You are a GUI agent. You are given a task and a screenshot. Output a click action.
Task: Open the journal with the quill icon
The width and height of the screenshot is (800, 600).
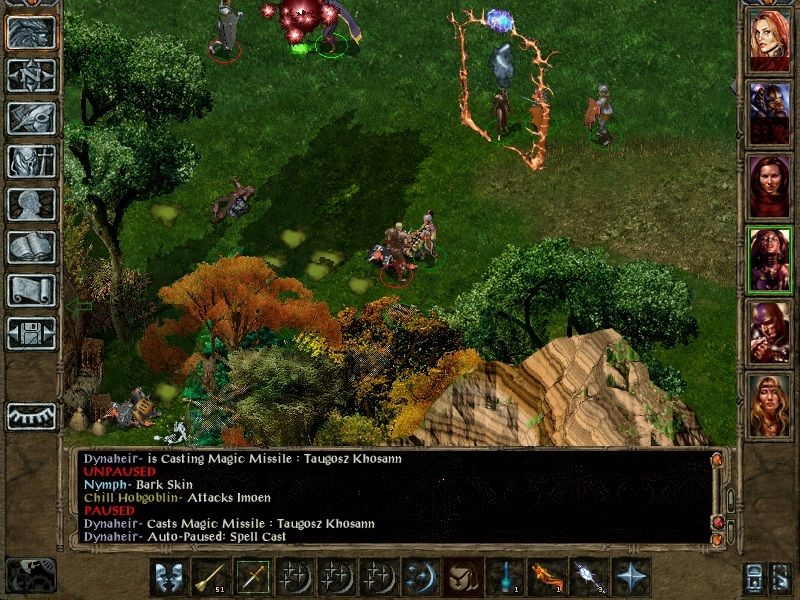point(31,117)
